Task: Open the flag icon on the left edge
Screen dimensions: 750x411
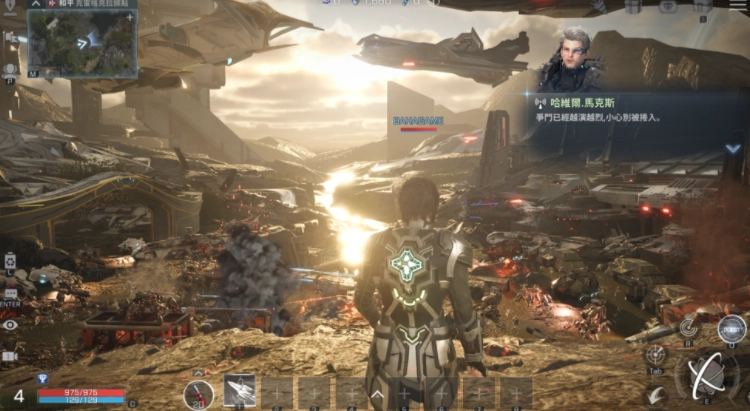Action: click(8, 36)
